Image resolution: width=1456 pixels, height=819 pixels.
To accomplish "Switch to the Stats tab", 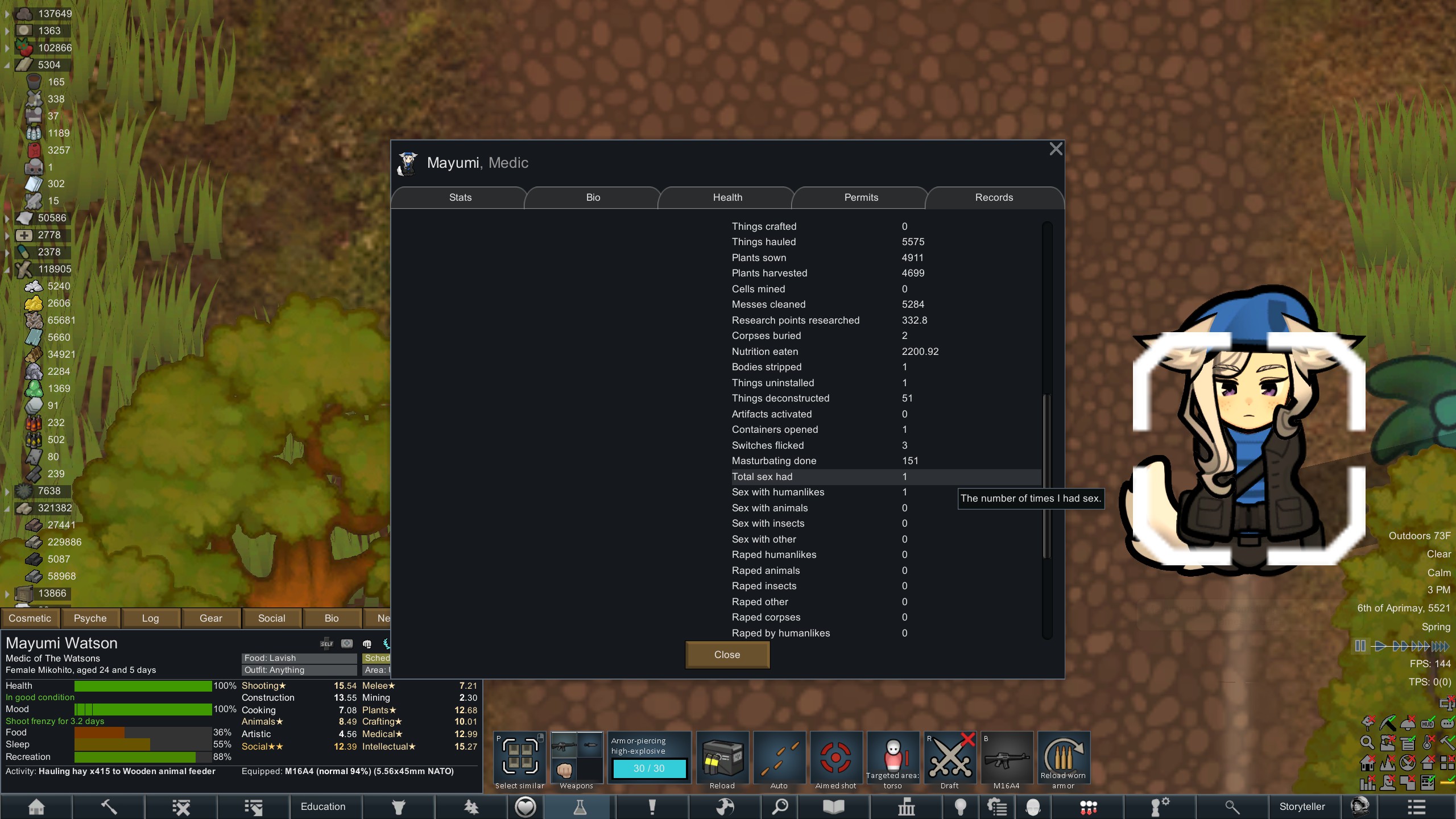I will [x=460, y=197].
